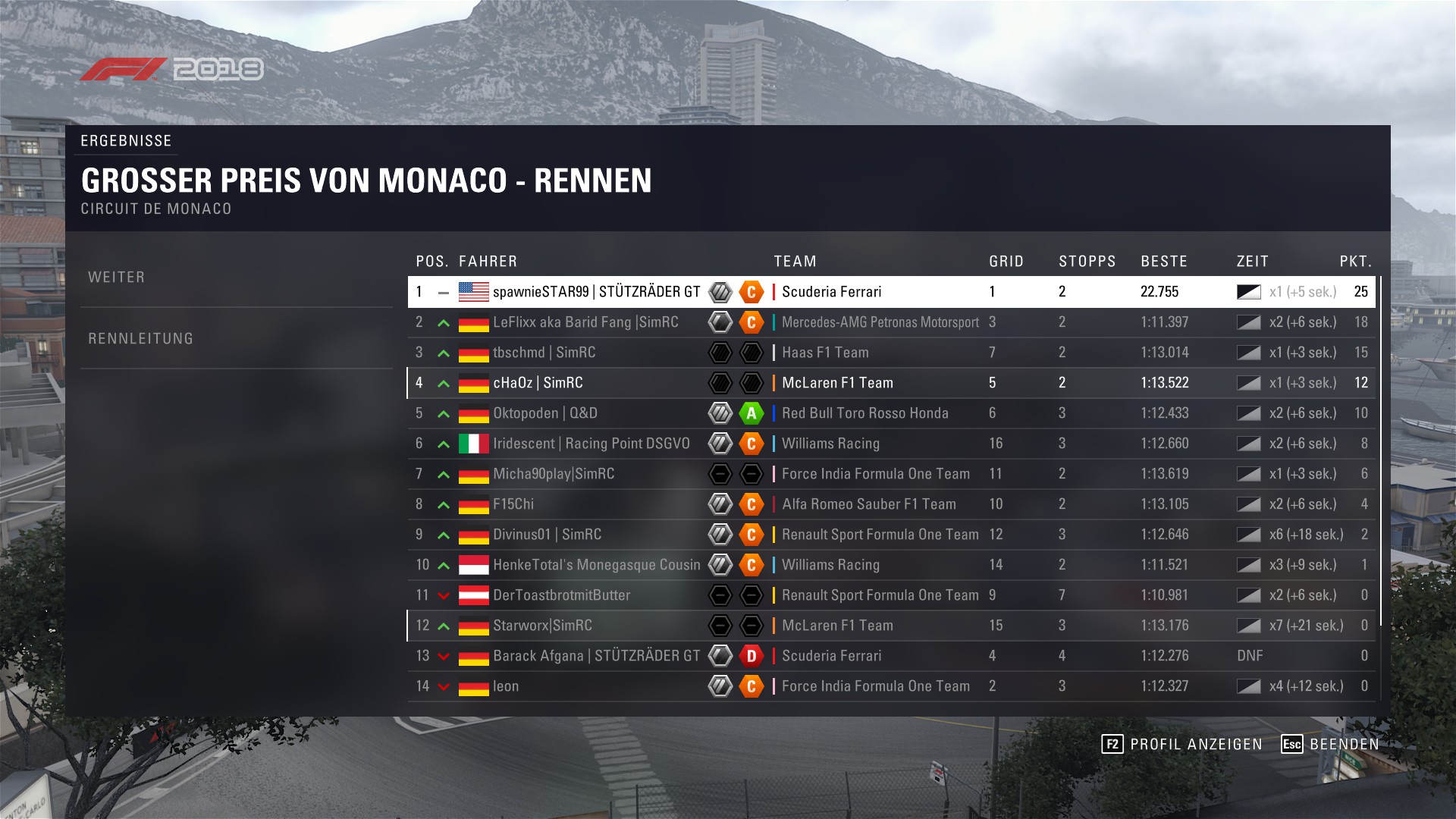Exit results with BEENDEN
The height and width of the screenshot is (819, 1456).
pos(1330,744)
